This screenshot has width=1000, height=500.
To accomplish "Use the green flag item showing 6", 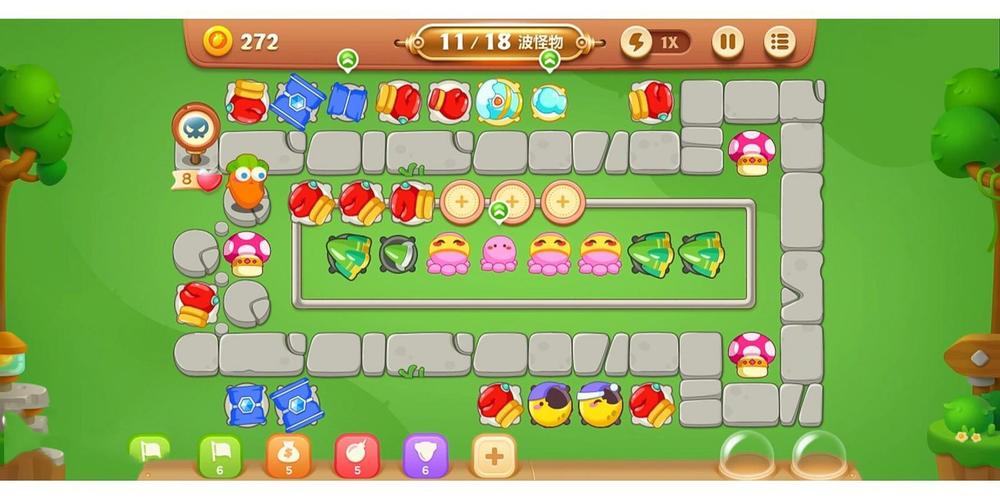I will tap(219, 456).
